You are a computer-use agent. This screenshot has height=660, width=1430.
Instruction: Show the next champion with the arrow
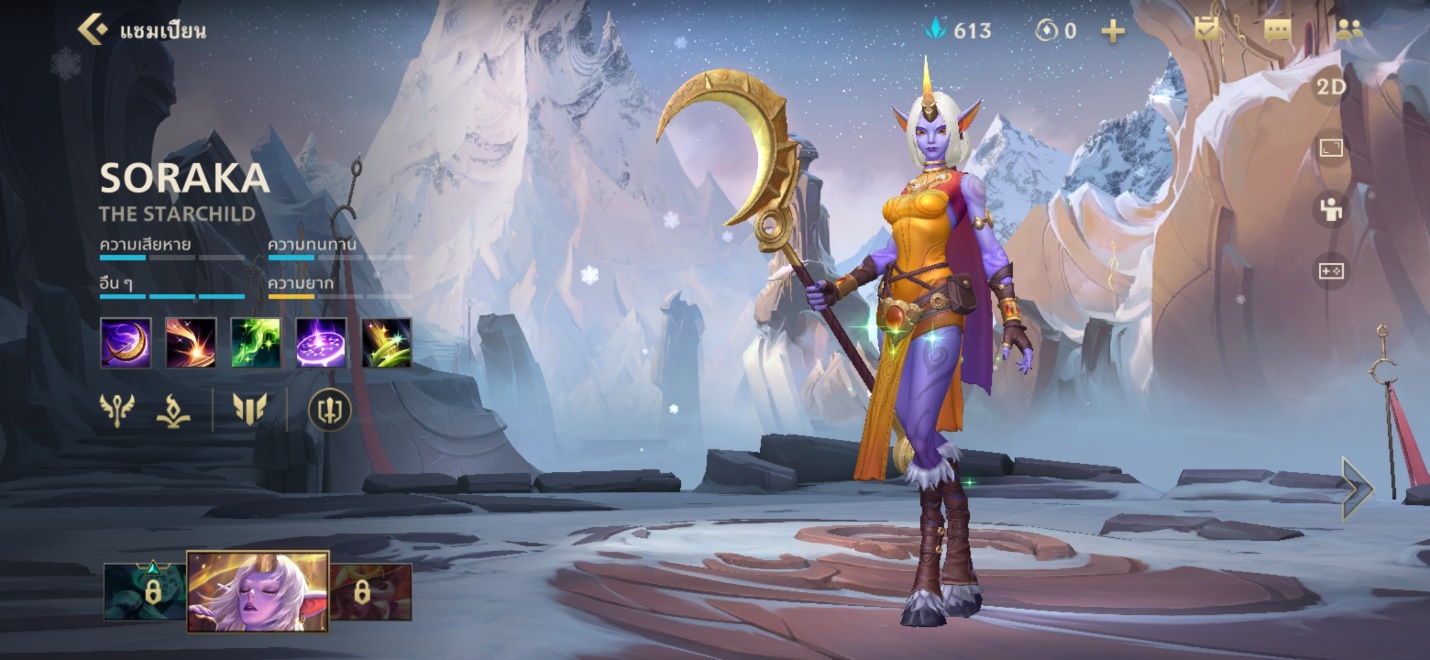pyautogui.click(x=1357, y=488)
